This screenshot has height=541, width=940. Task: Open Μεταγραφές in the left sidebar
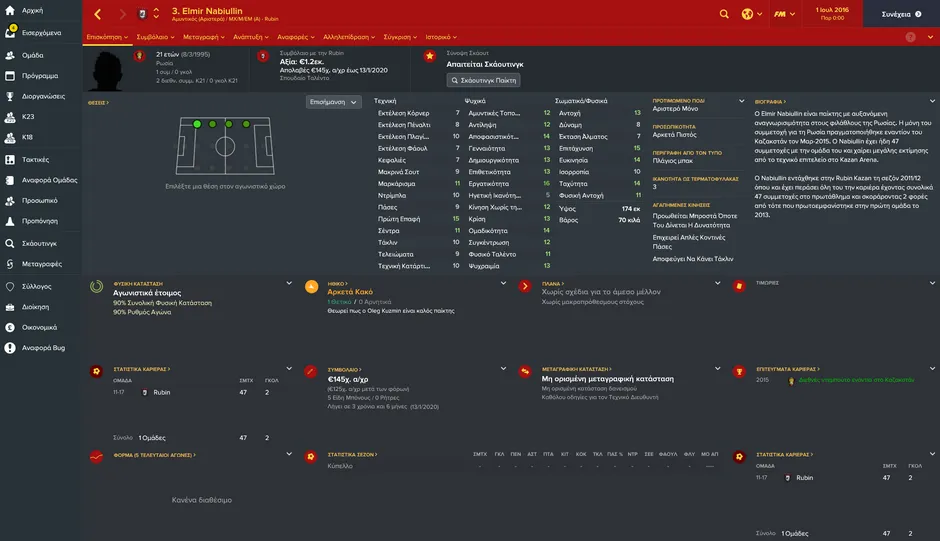click(41, 264)
